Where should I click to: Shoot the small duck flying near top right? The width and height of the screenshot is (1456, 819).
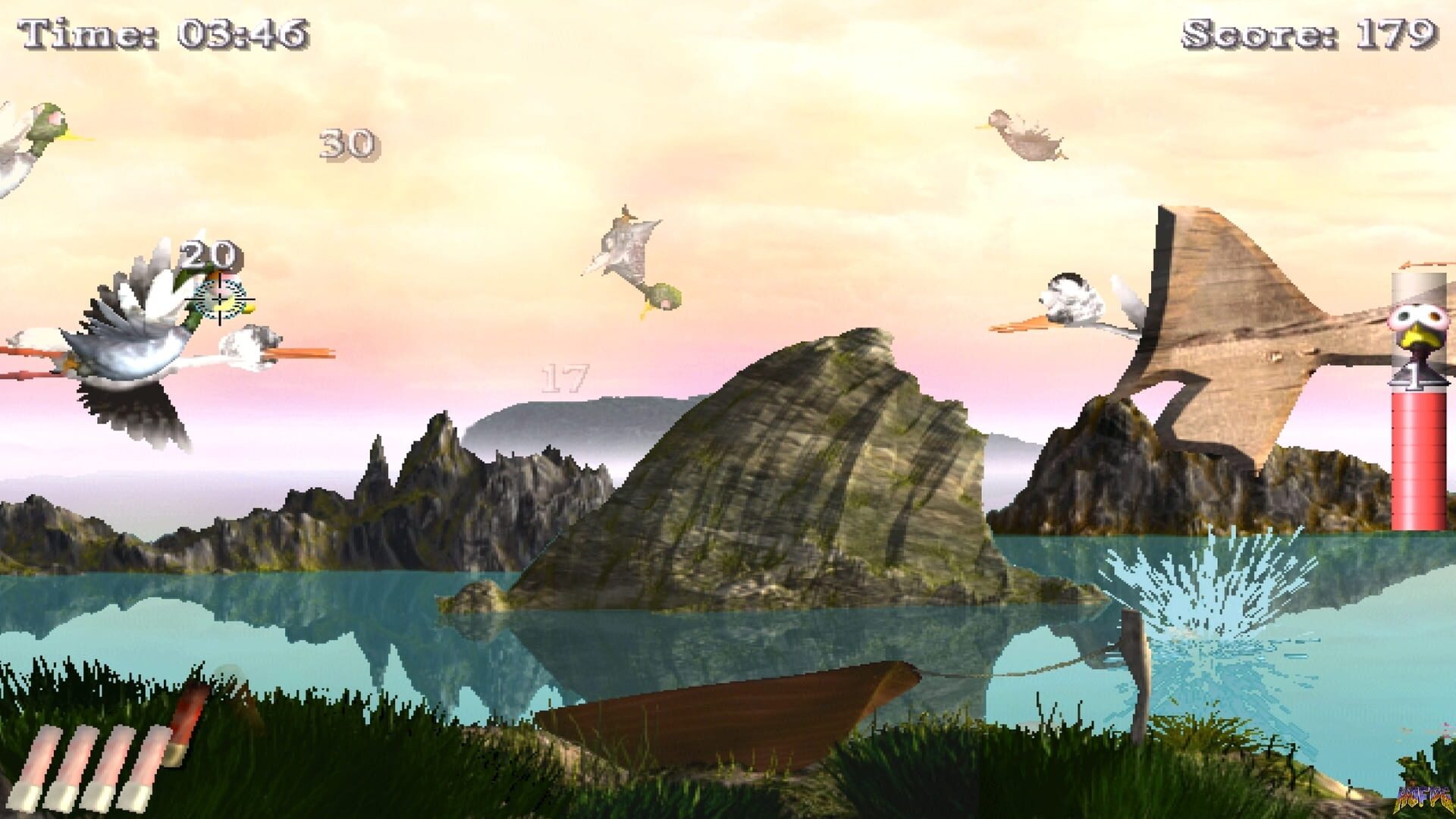coord(1024,136)
